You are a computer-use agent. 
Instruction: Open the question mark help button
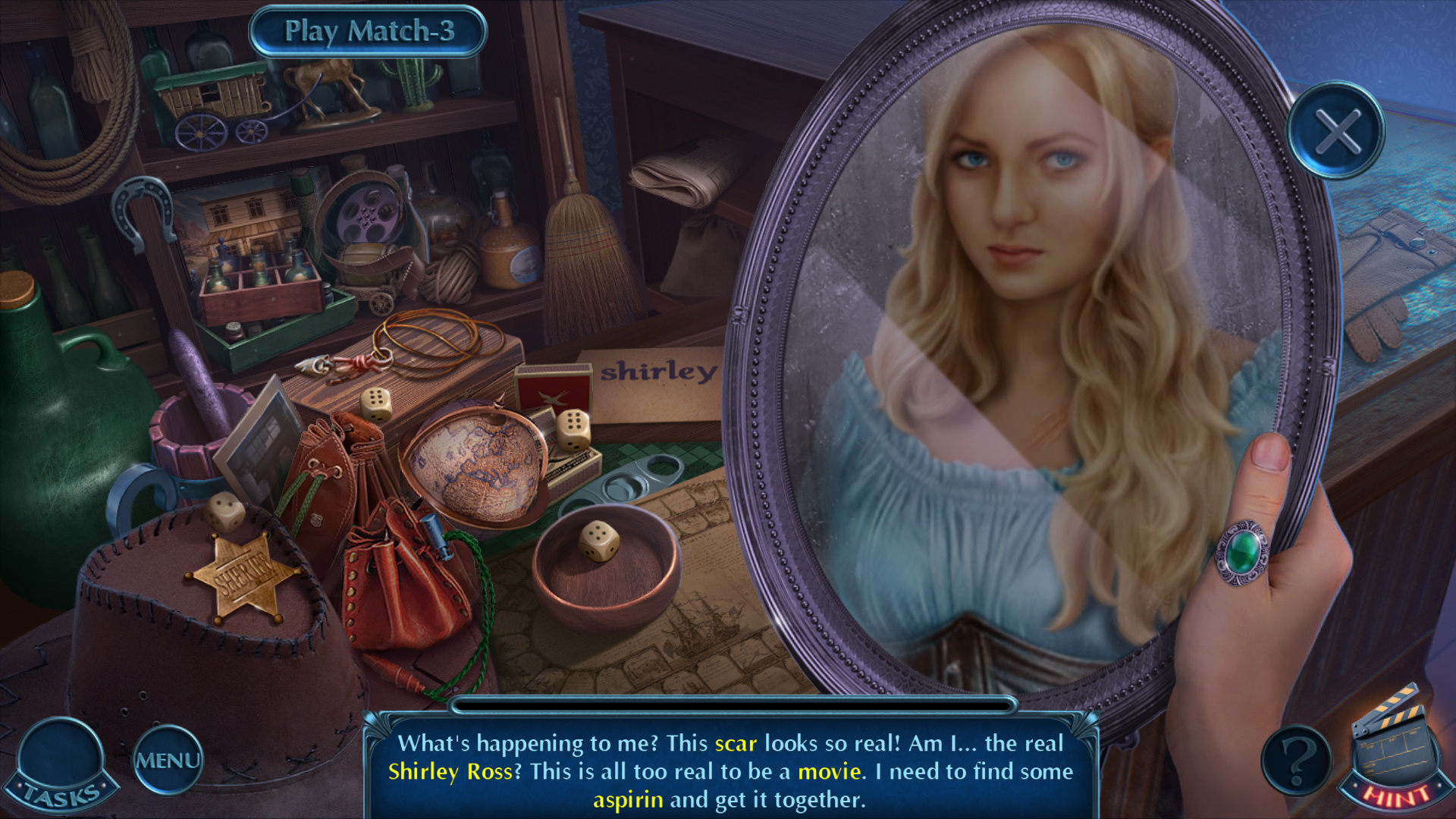[1297, 760]
